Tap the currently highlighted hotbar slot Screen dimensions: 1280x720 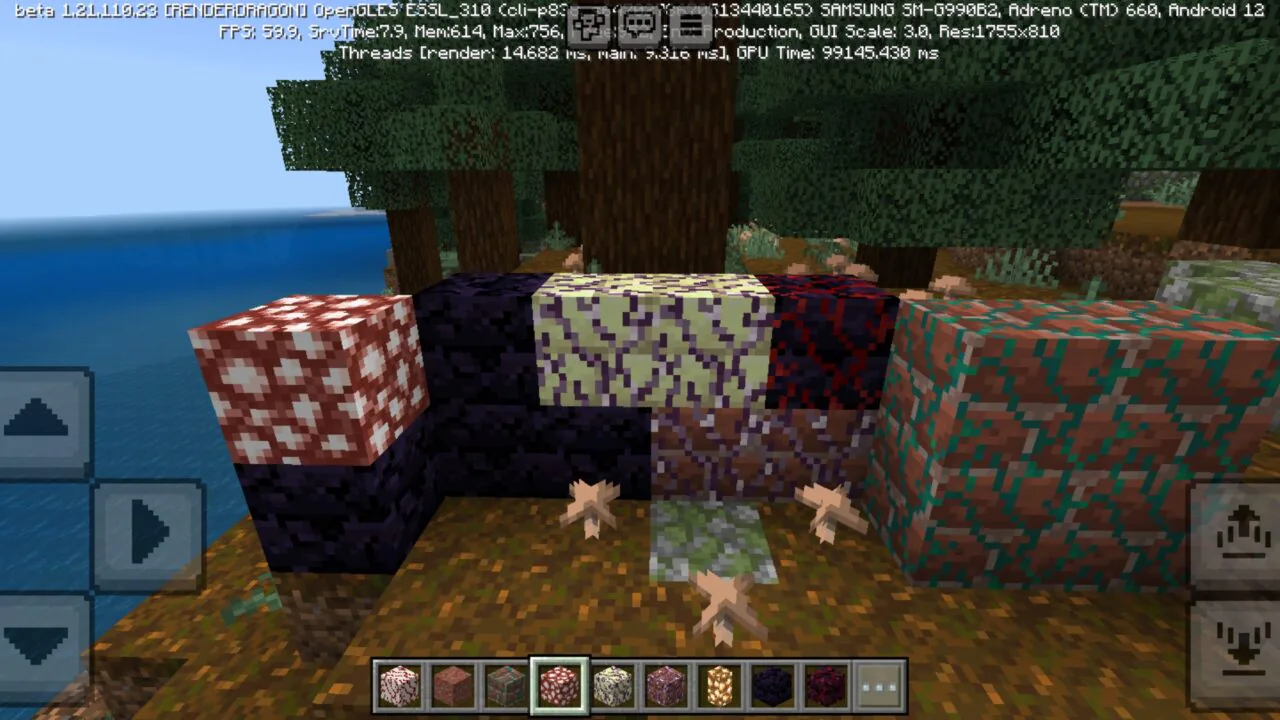click(558, 686)
